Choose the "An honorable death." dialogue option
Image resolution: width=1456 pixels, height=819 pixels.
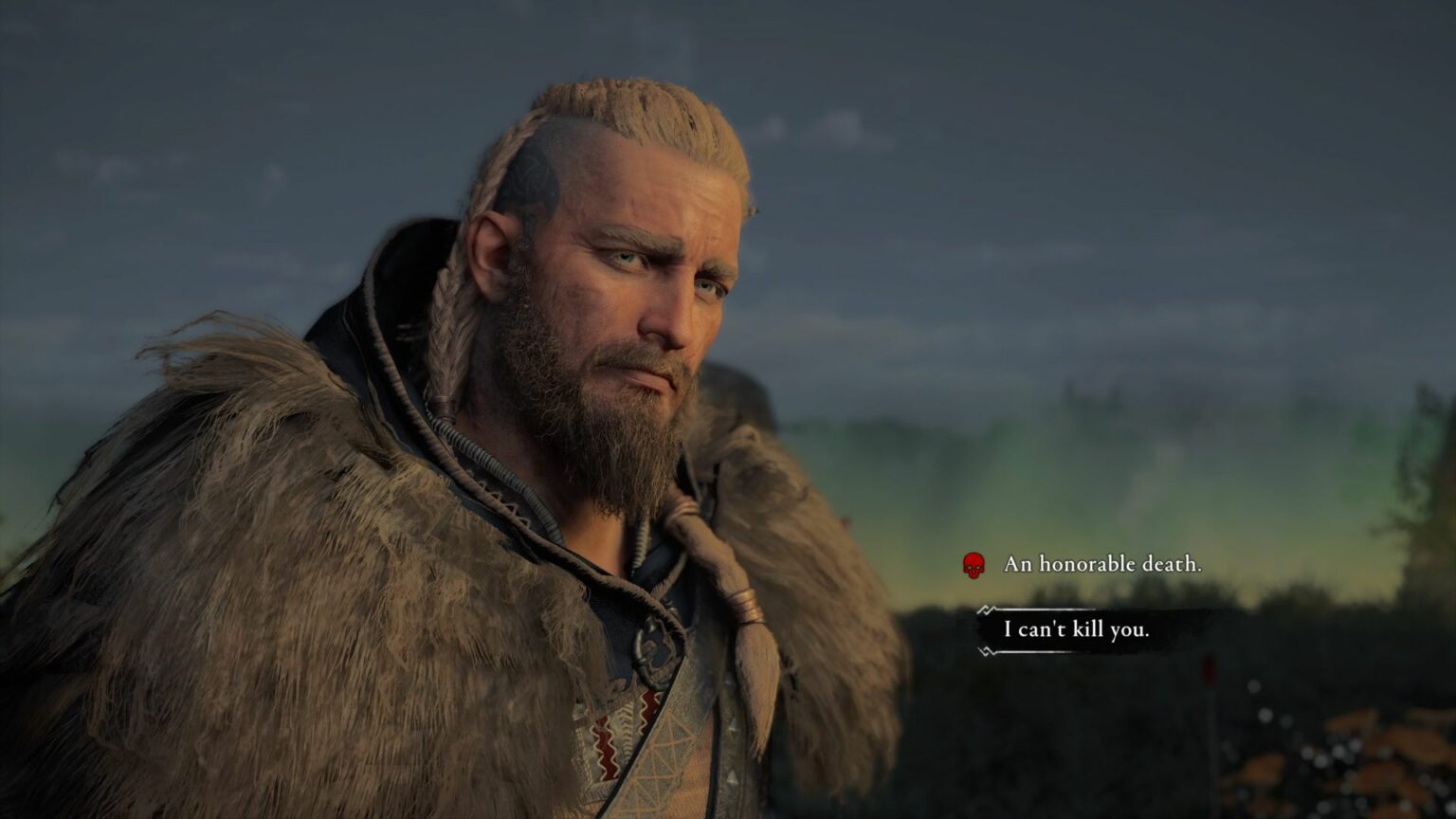[x=1101, y=565]
